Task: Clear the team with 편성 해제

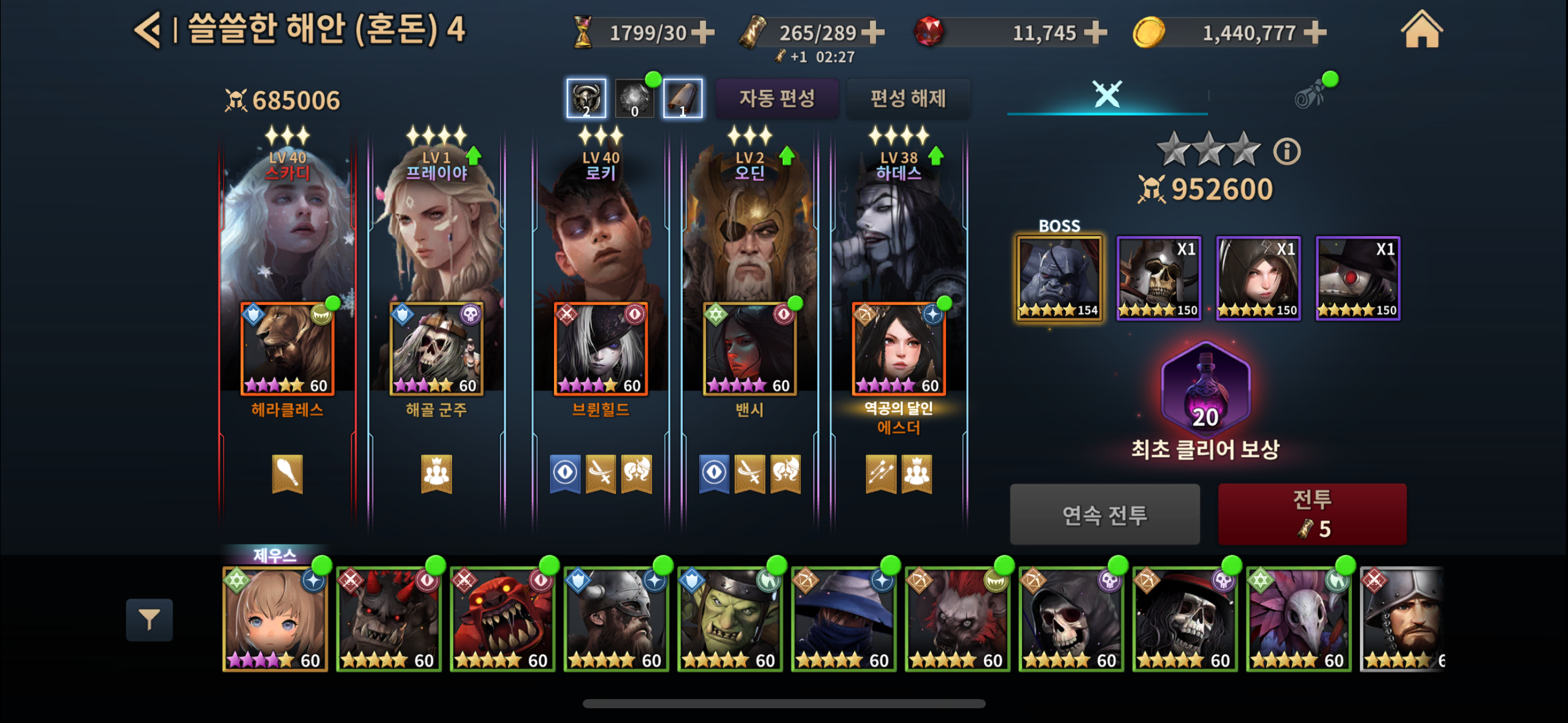Action: [x=908, y=98]
